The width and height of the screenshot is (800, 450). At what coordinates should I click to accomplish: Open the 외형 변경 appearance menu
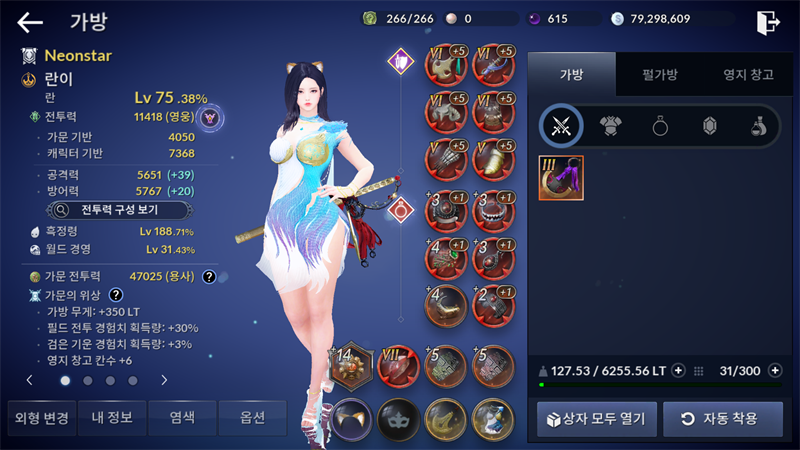(39, 417)
